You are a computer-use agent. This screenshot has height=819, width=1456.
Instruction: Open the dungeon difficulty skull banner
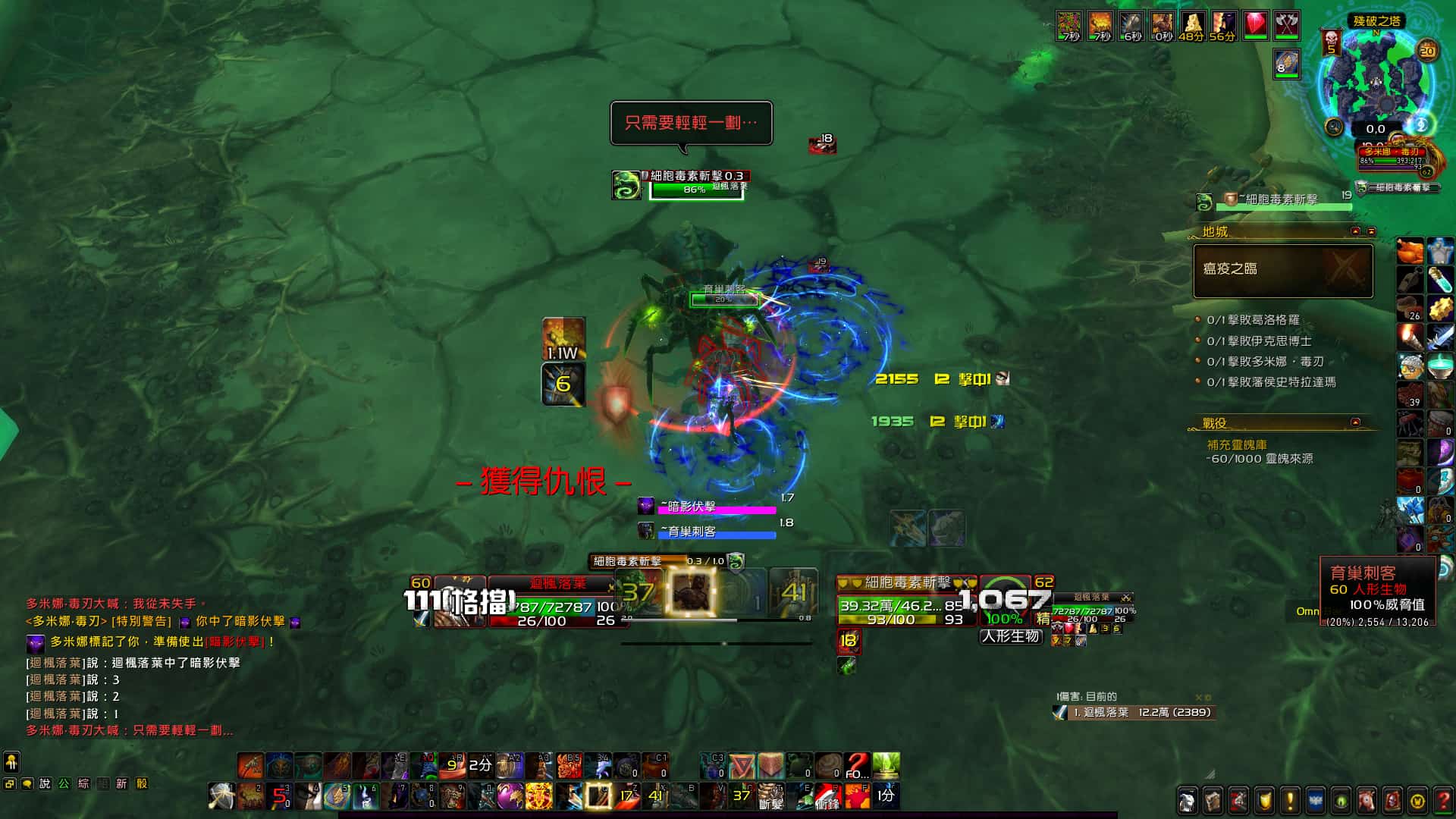click(x=1331, y=42)
